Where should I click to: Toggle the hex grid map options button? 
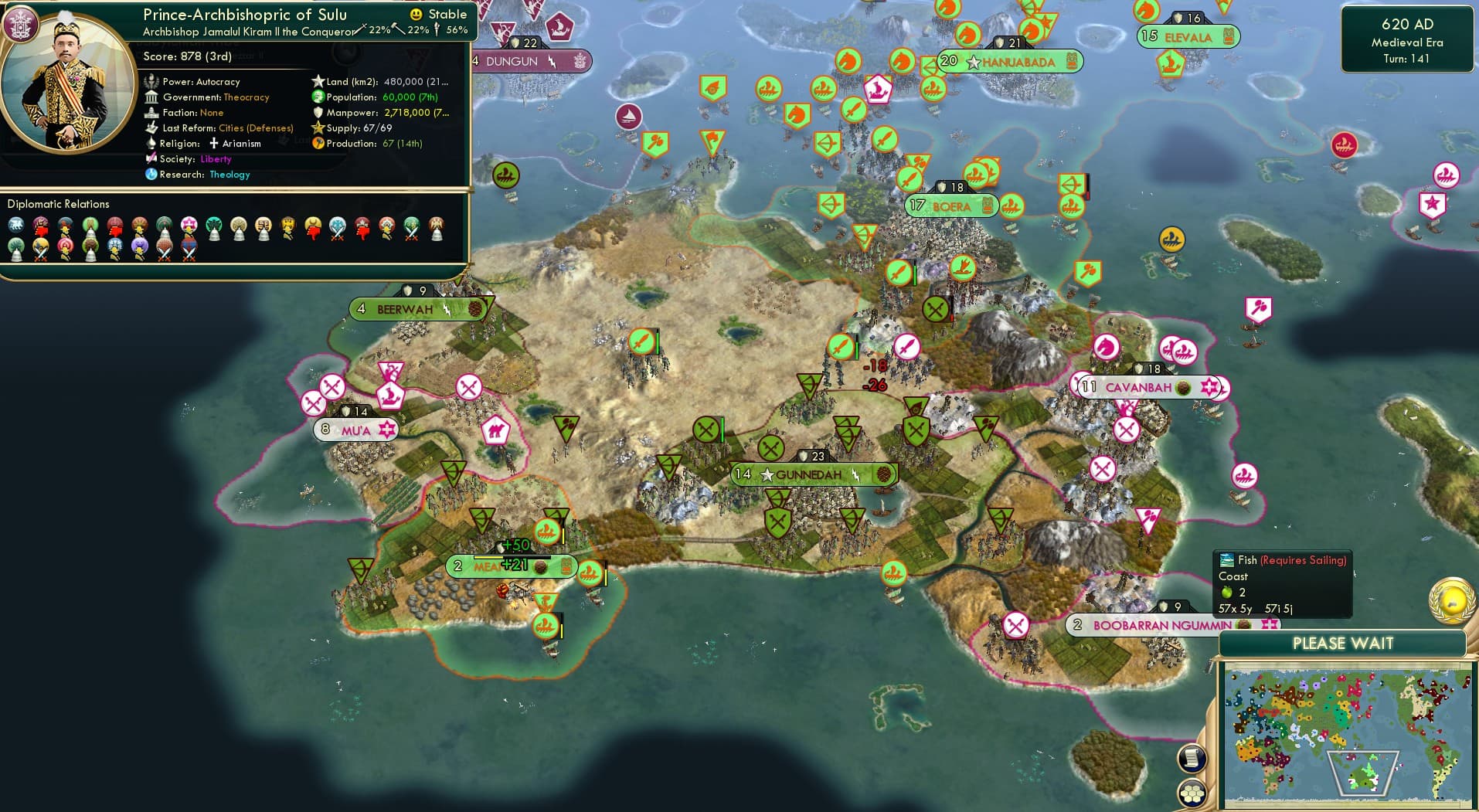(x=1192, y=793)
